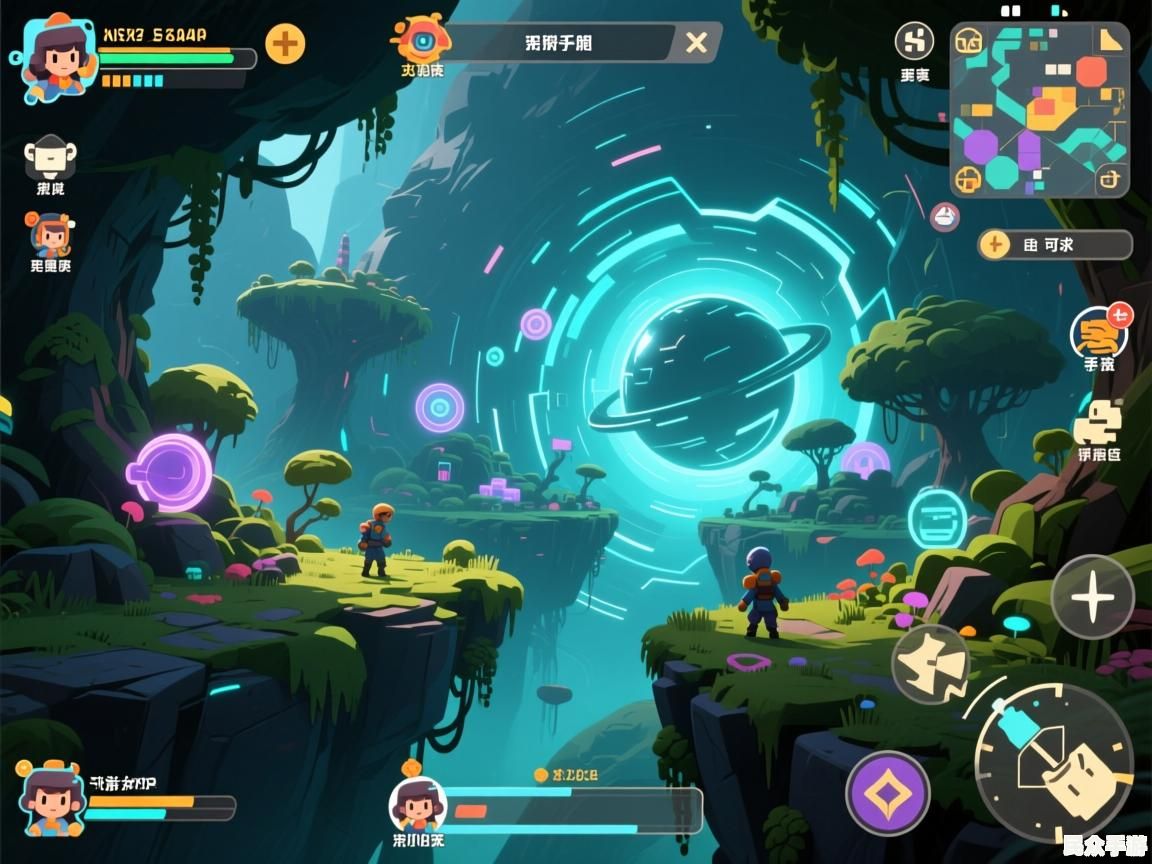
Task: Click the bottom-right corner minimap button
Action: 1110,180
